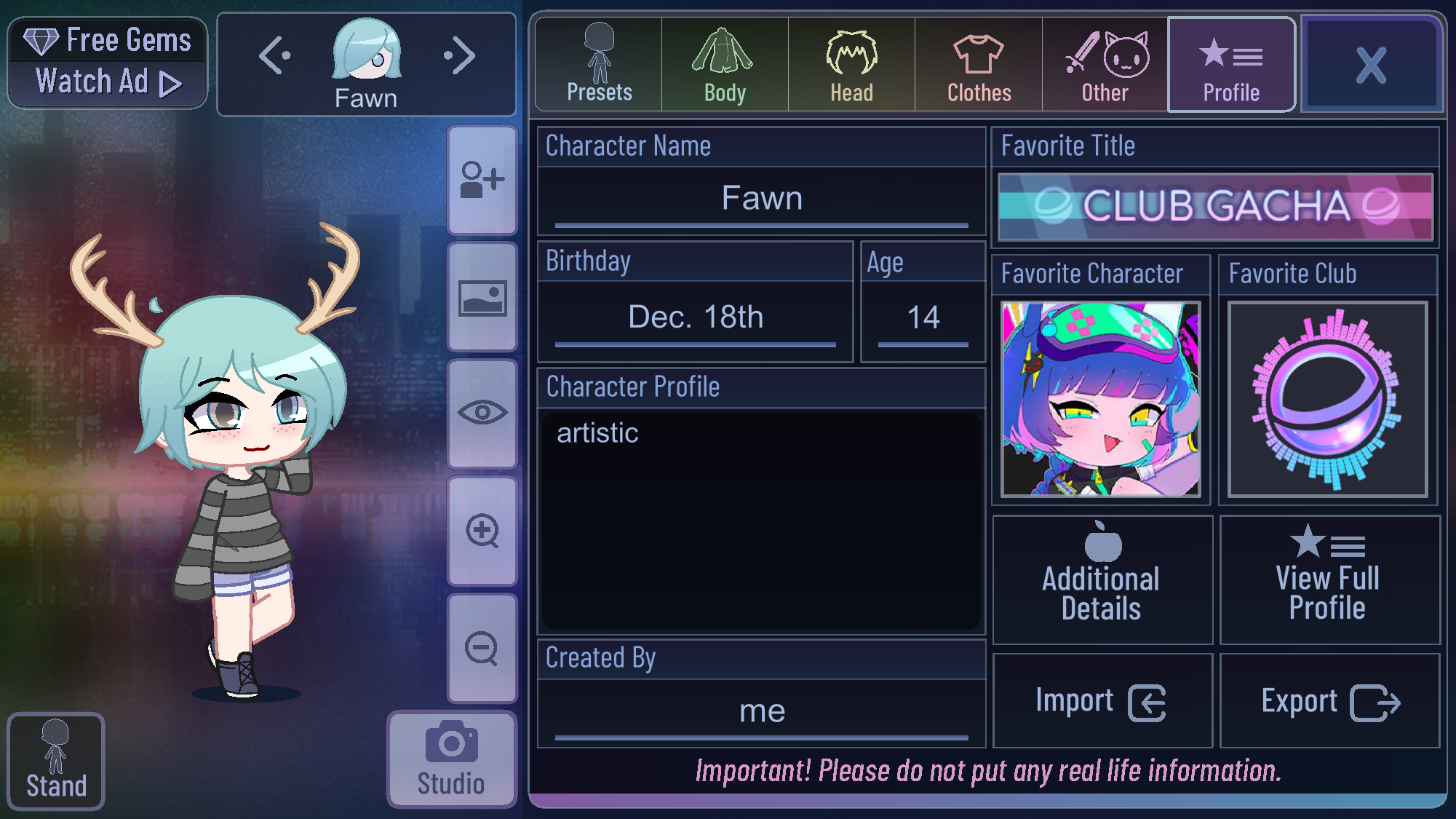The height and width of the screenshot is (819, 1456).
Task: View the full profile
Action: tap(1329, 579)
